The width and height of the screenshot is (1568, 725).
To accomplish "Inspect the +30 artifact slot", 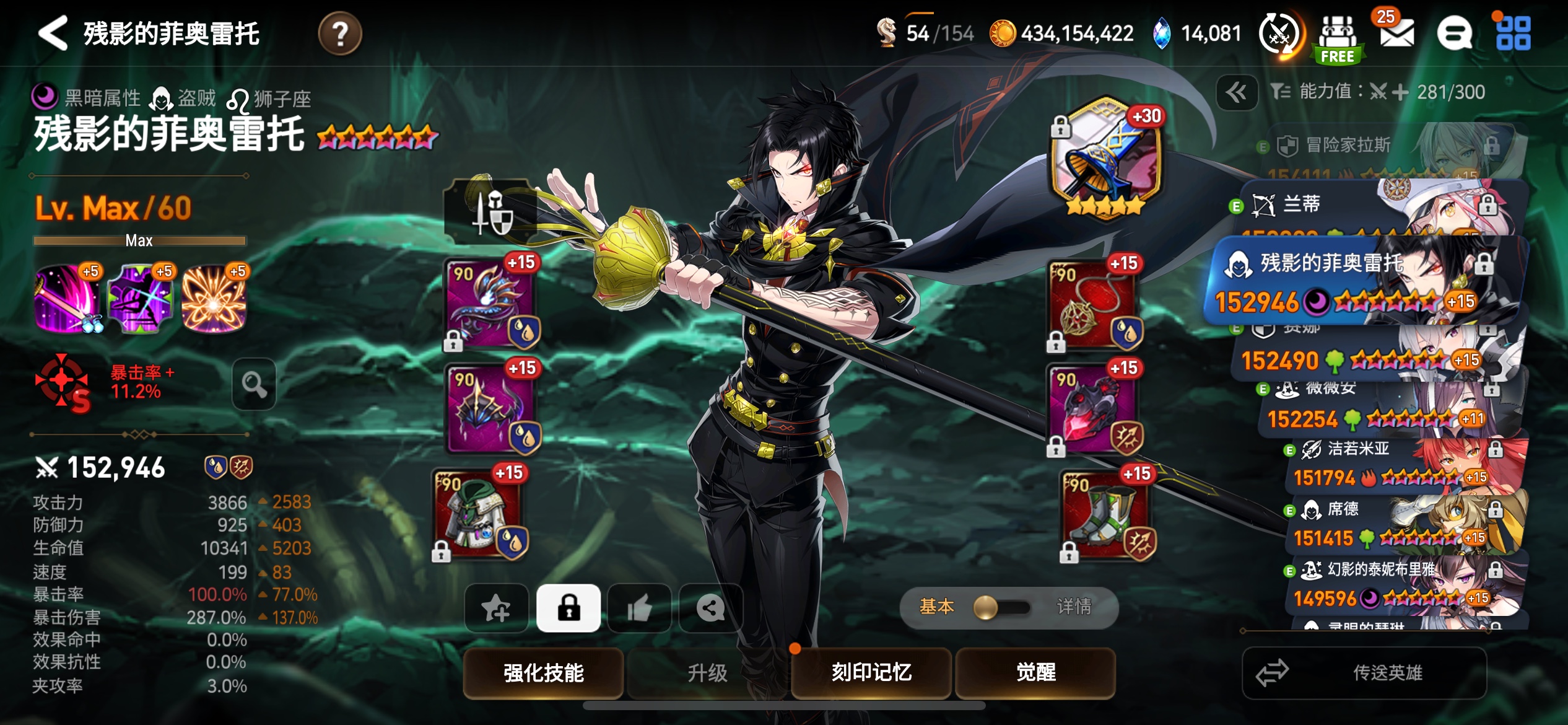I will [1105, 158].
